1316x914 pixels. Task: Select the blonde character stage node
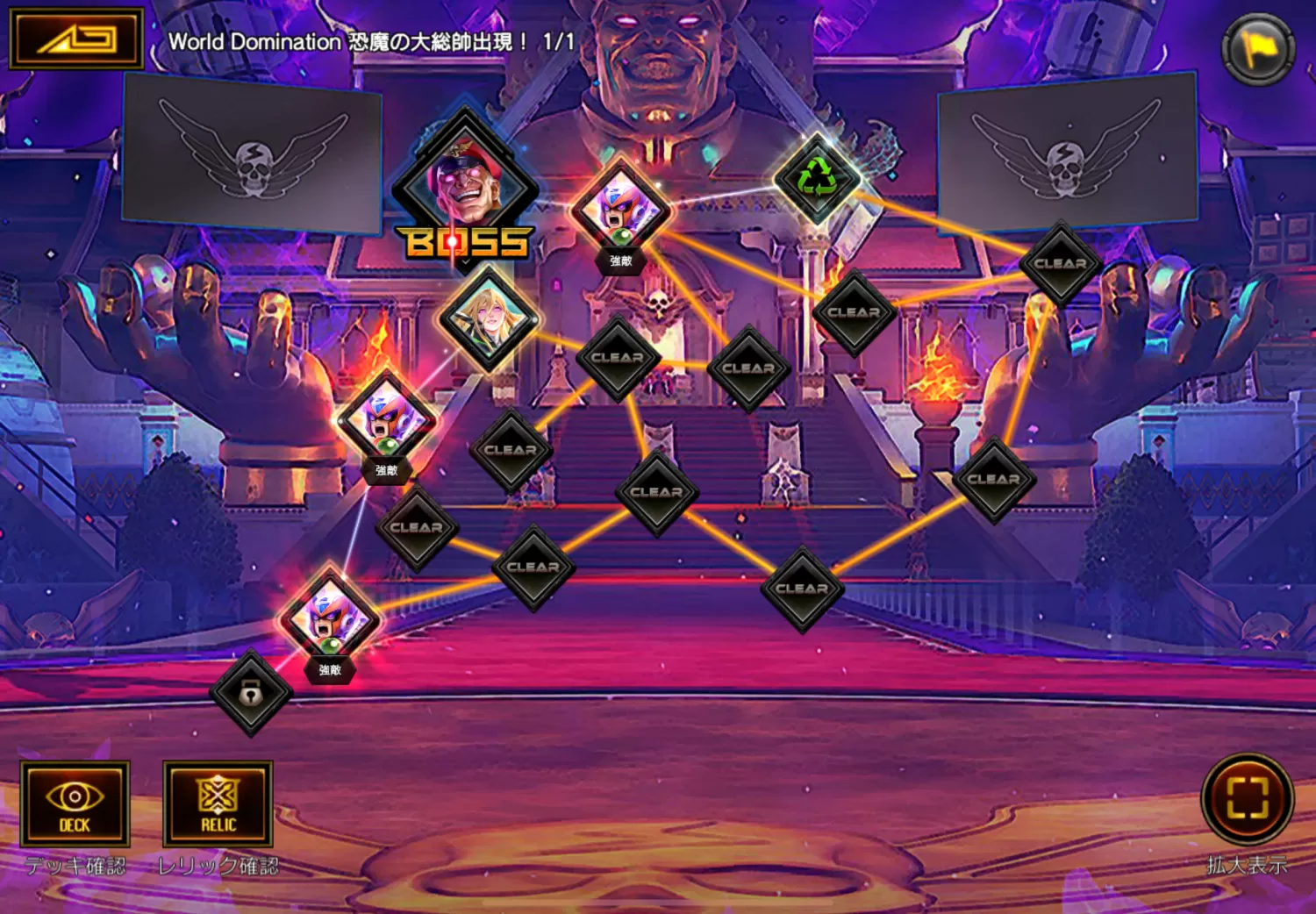click(x=489, y=318)
